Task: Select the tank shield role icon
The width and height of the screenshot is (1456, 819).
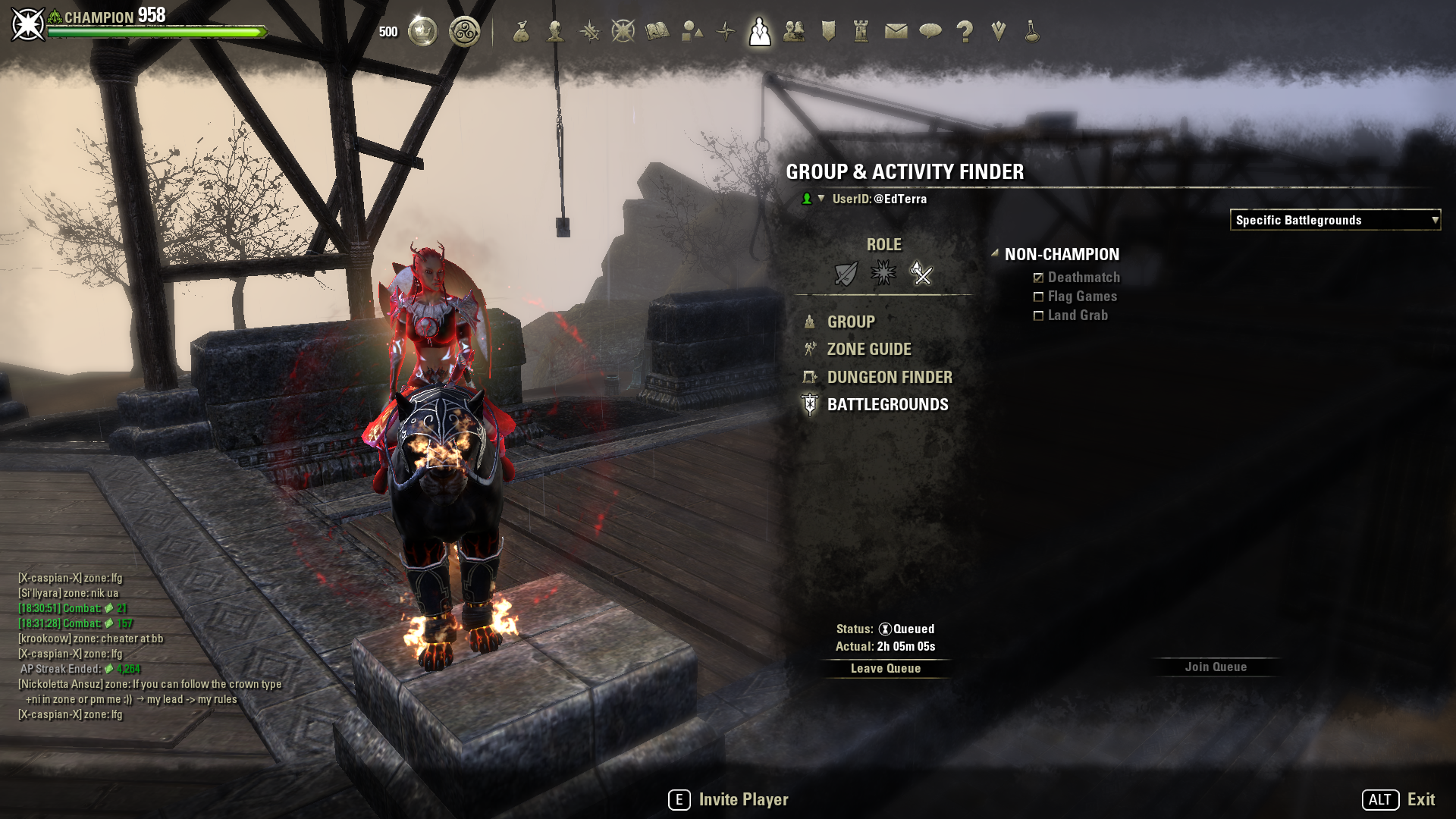Action: tap(846, 273)
